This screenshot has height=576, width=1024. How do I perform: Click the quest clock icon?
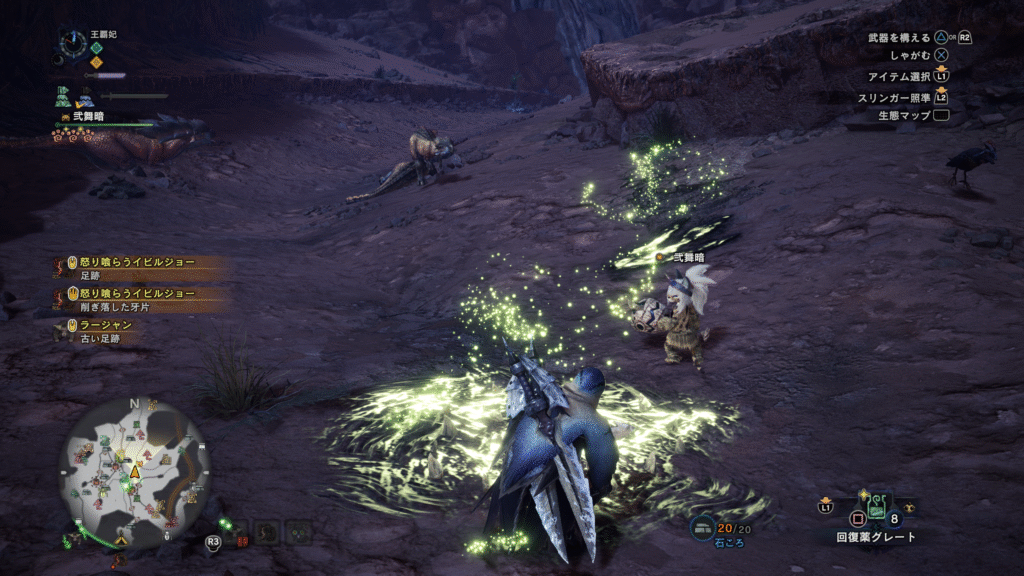tap(72, 43)
